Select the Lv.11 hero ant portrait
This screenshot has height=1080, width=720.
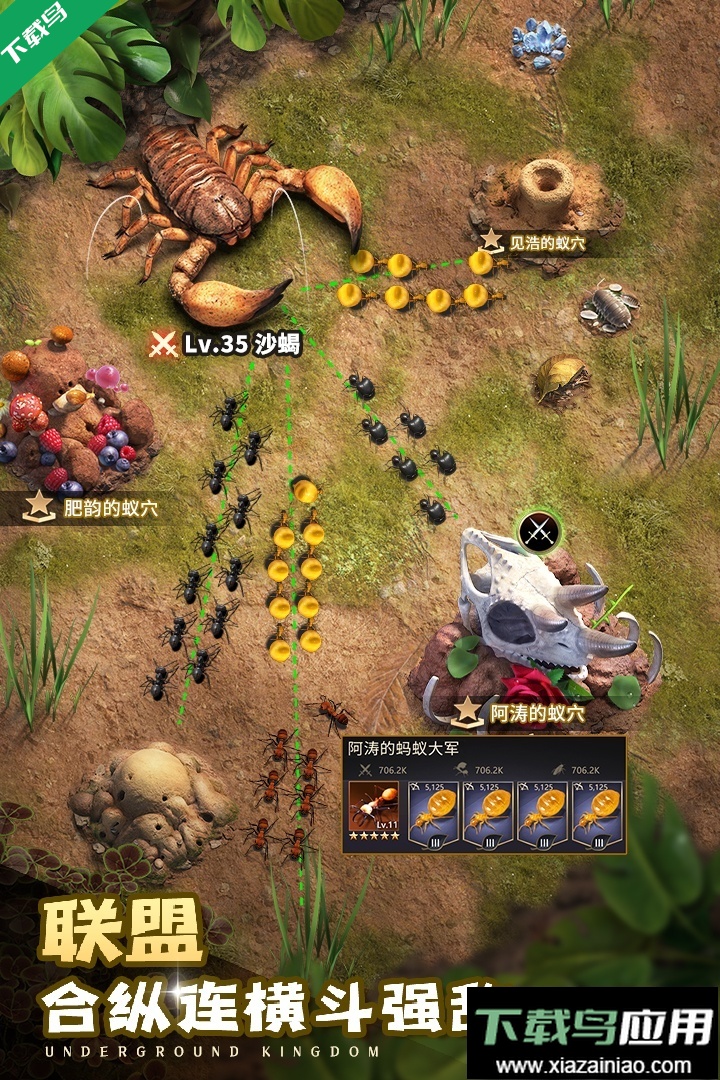click(x=375, y=815)
